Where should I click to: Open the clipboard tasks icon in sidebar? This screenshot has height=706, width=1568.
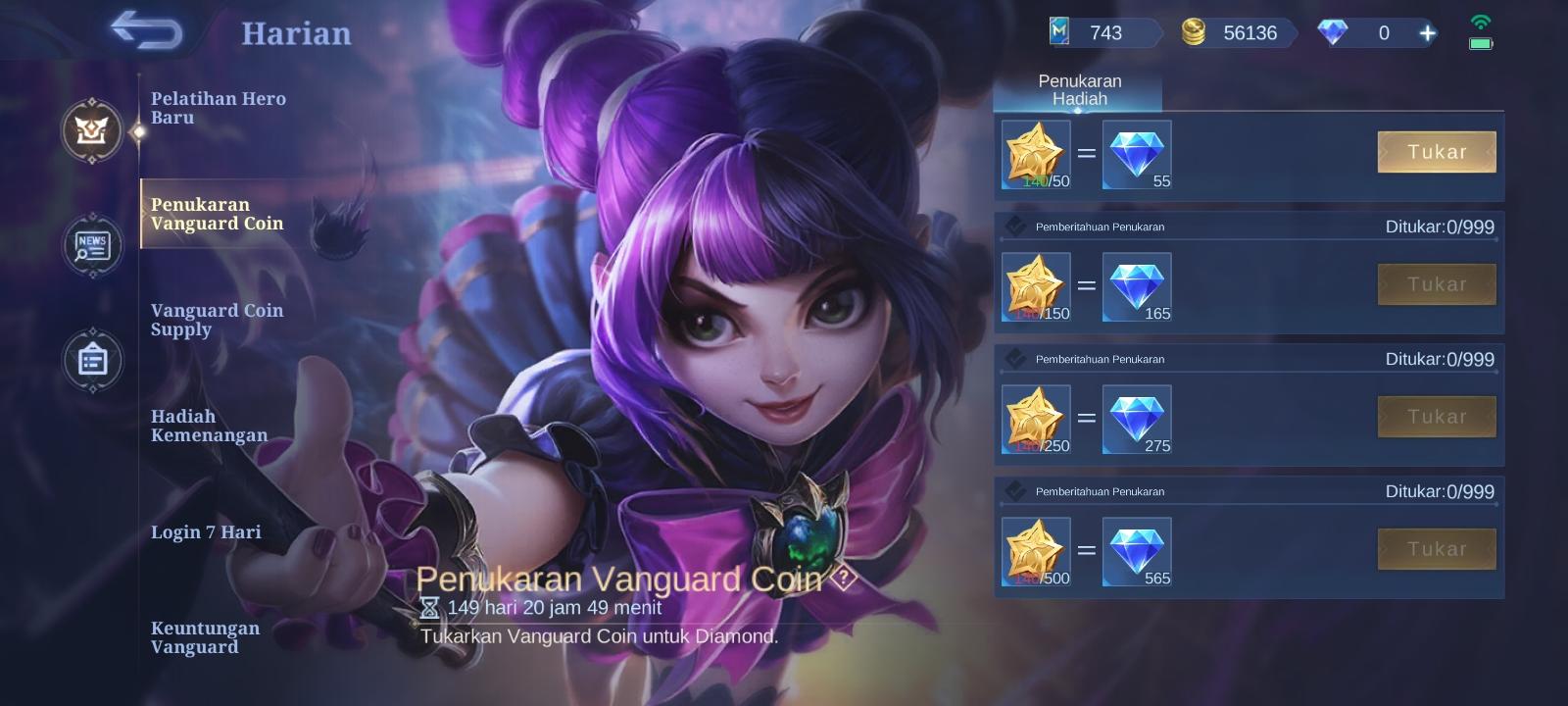(91, 360)
